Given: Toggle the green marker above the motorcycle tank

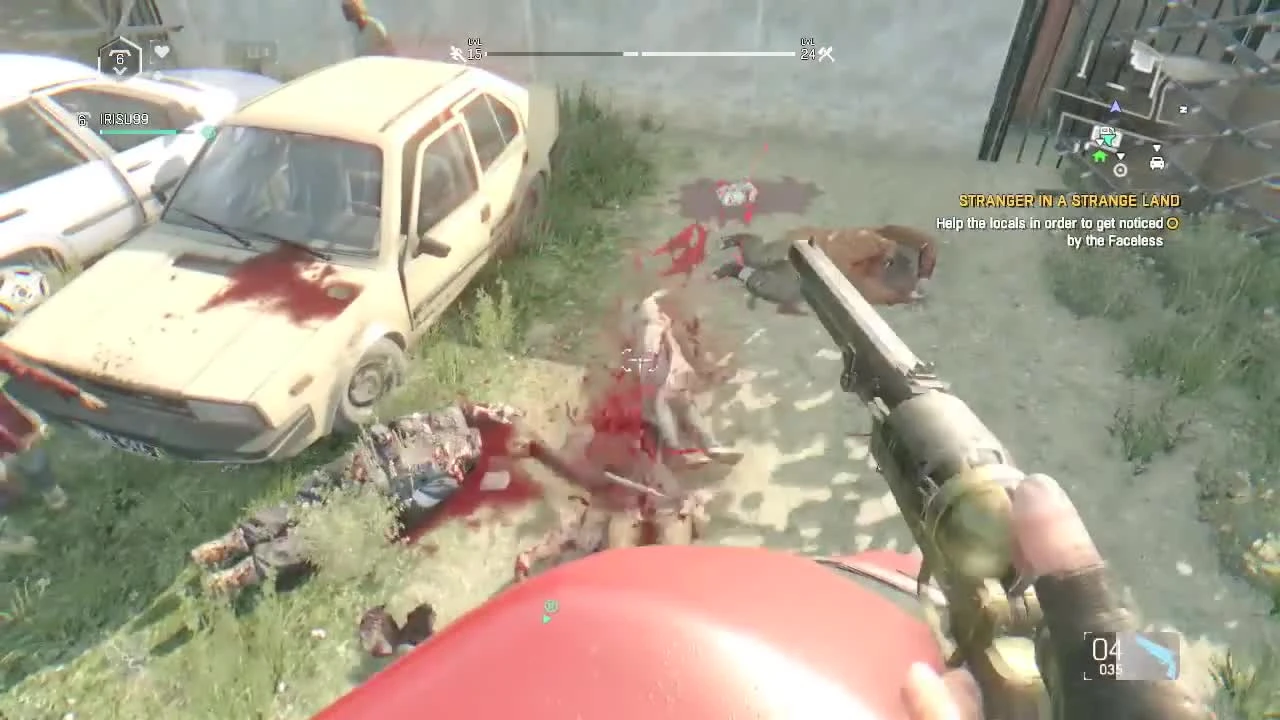Looking at the screenshot, I should pos(550,607).
